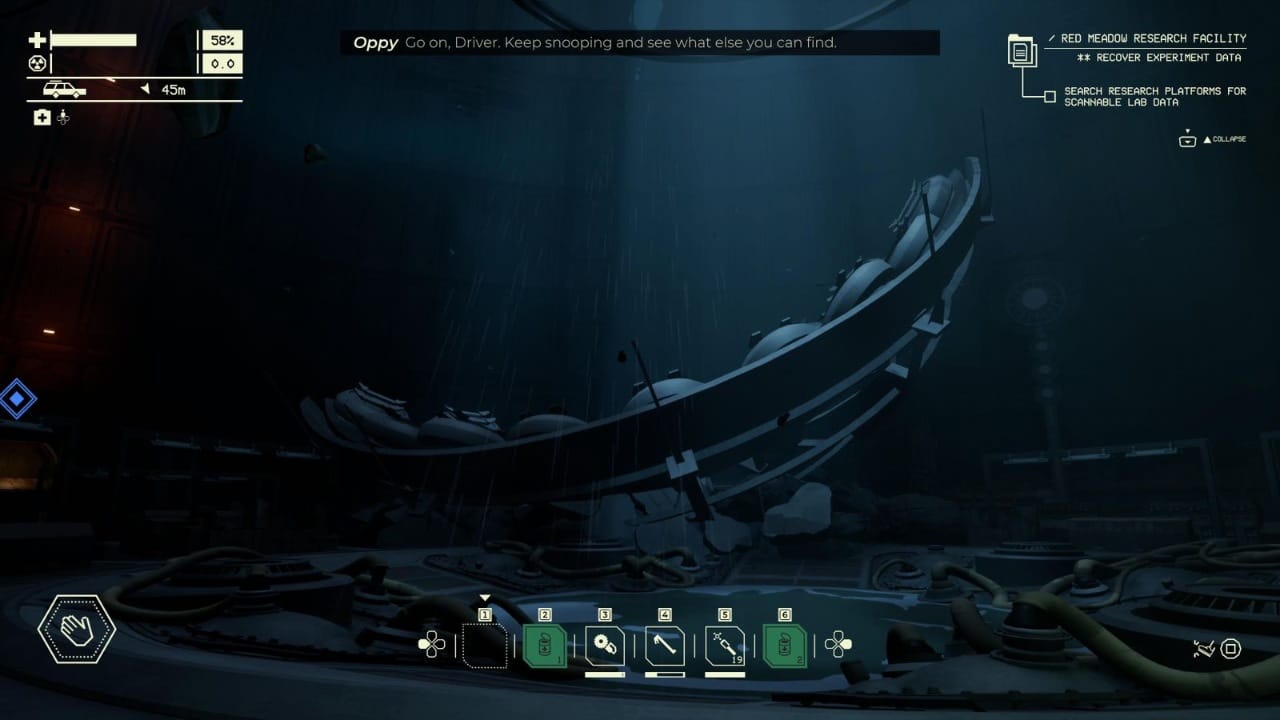Equip the scrapper saw in slot 3
This screenshot has width=1280, height=720.
[x=605, y=646]
